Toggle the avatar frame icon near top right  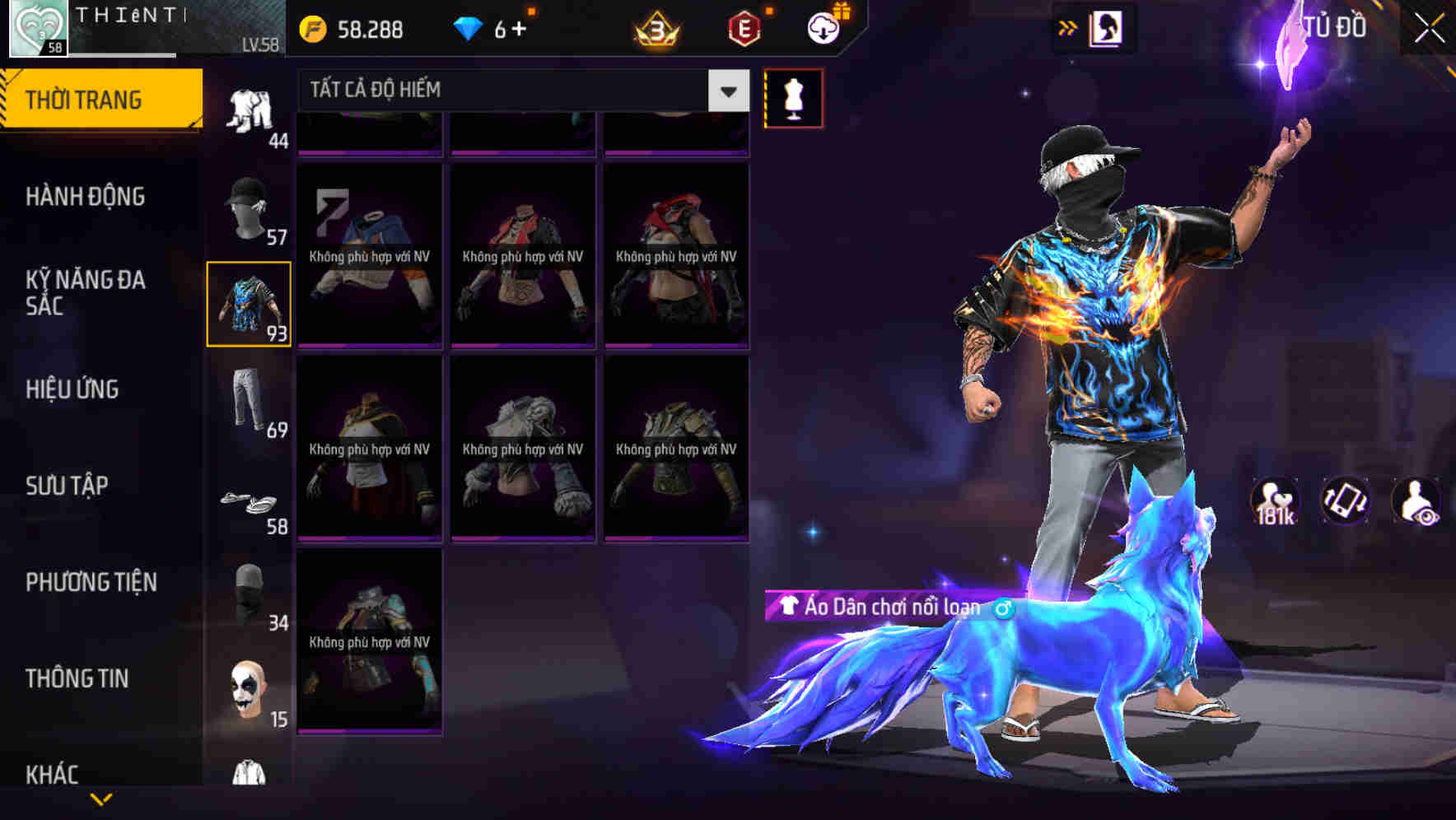1107,27
